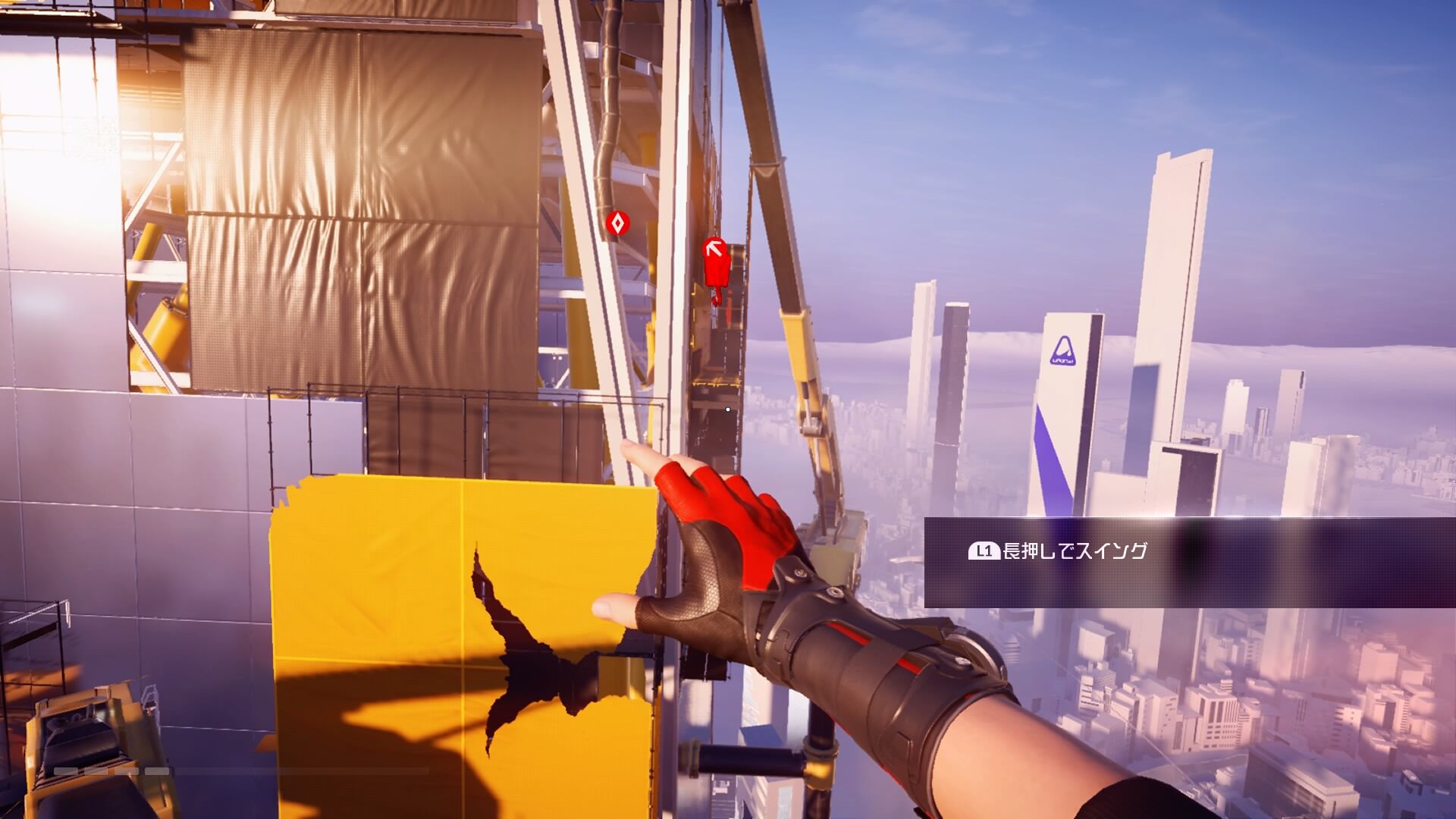Select the white arrow inside the red marker
Screen dimensions: 1456x819
(714, 249)
